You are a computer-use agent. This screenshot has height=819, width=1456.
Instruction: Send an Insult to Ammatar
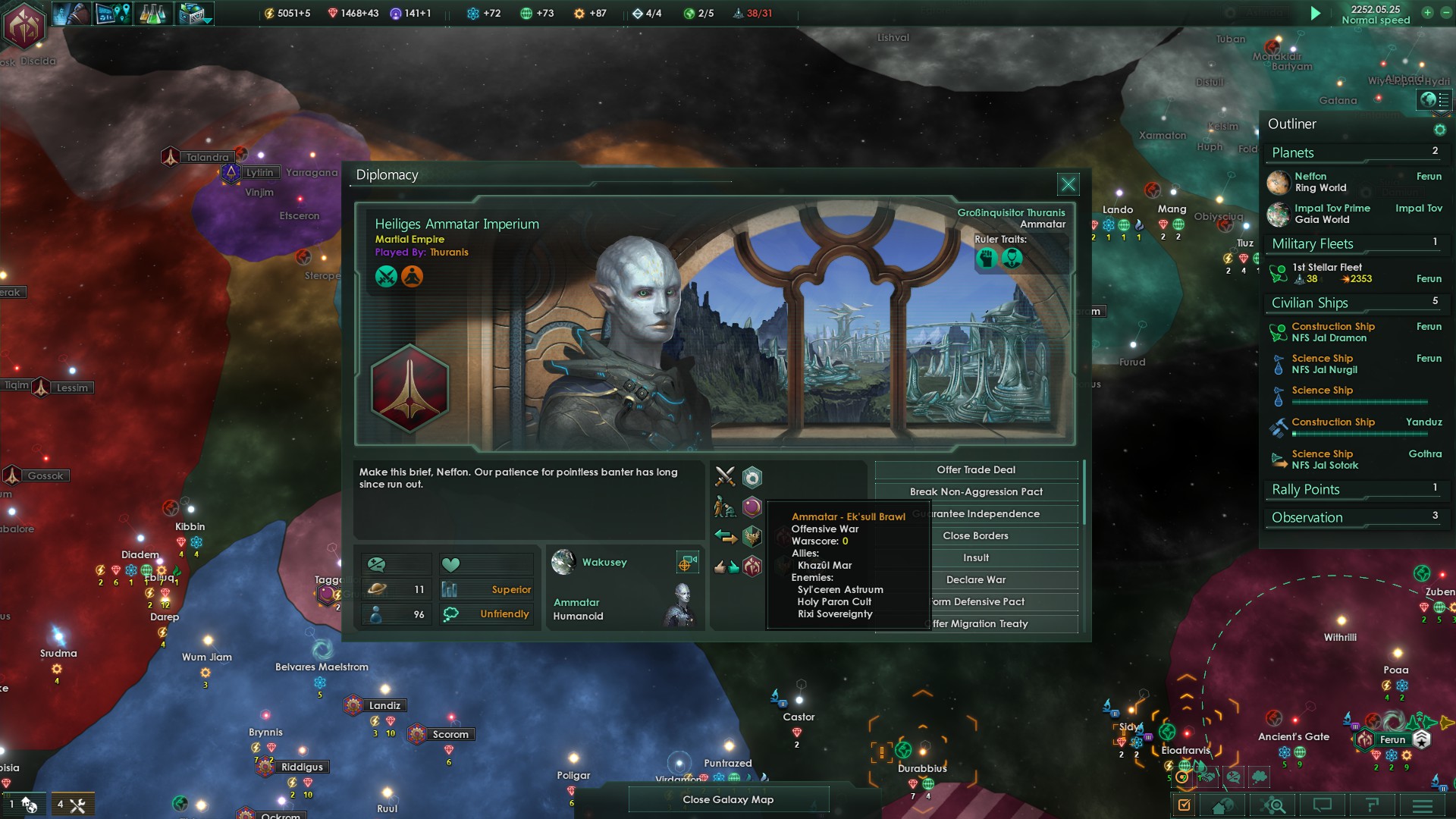click(976, 558)
